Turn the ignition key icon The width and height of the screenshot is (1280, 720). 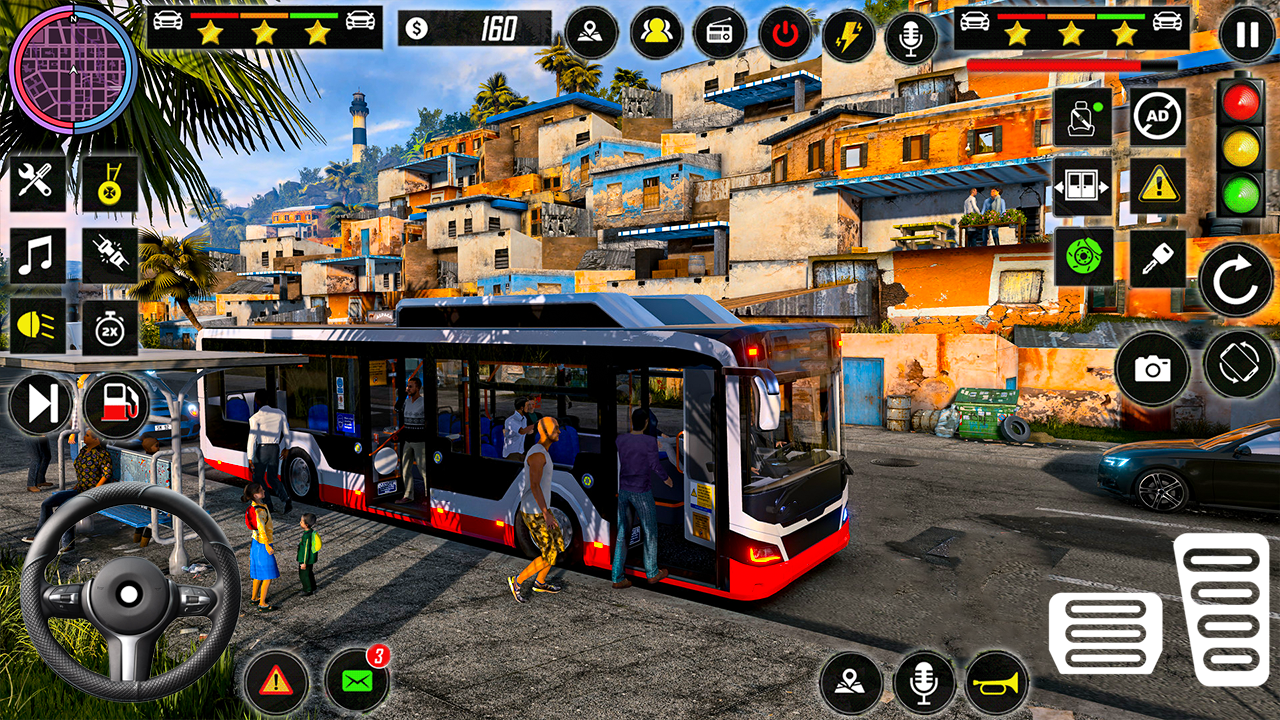pyautogui.click(x=1158, y=257)
